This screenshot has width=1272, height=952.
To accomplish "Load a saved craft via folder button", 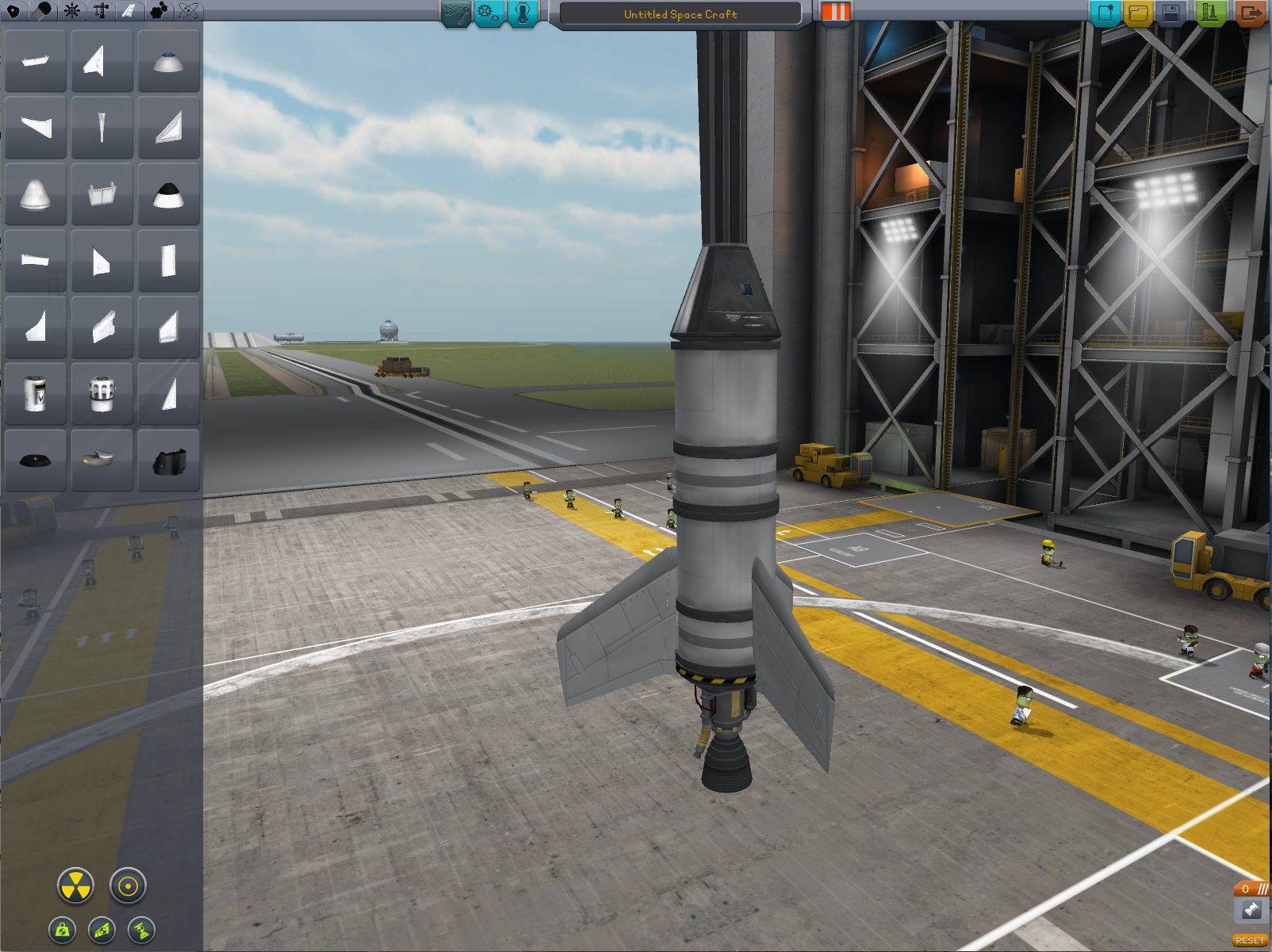I will click(x=1138, y=13).
